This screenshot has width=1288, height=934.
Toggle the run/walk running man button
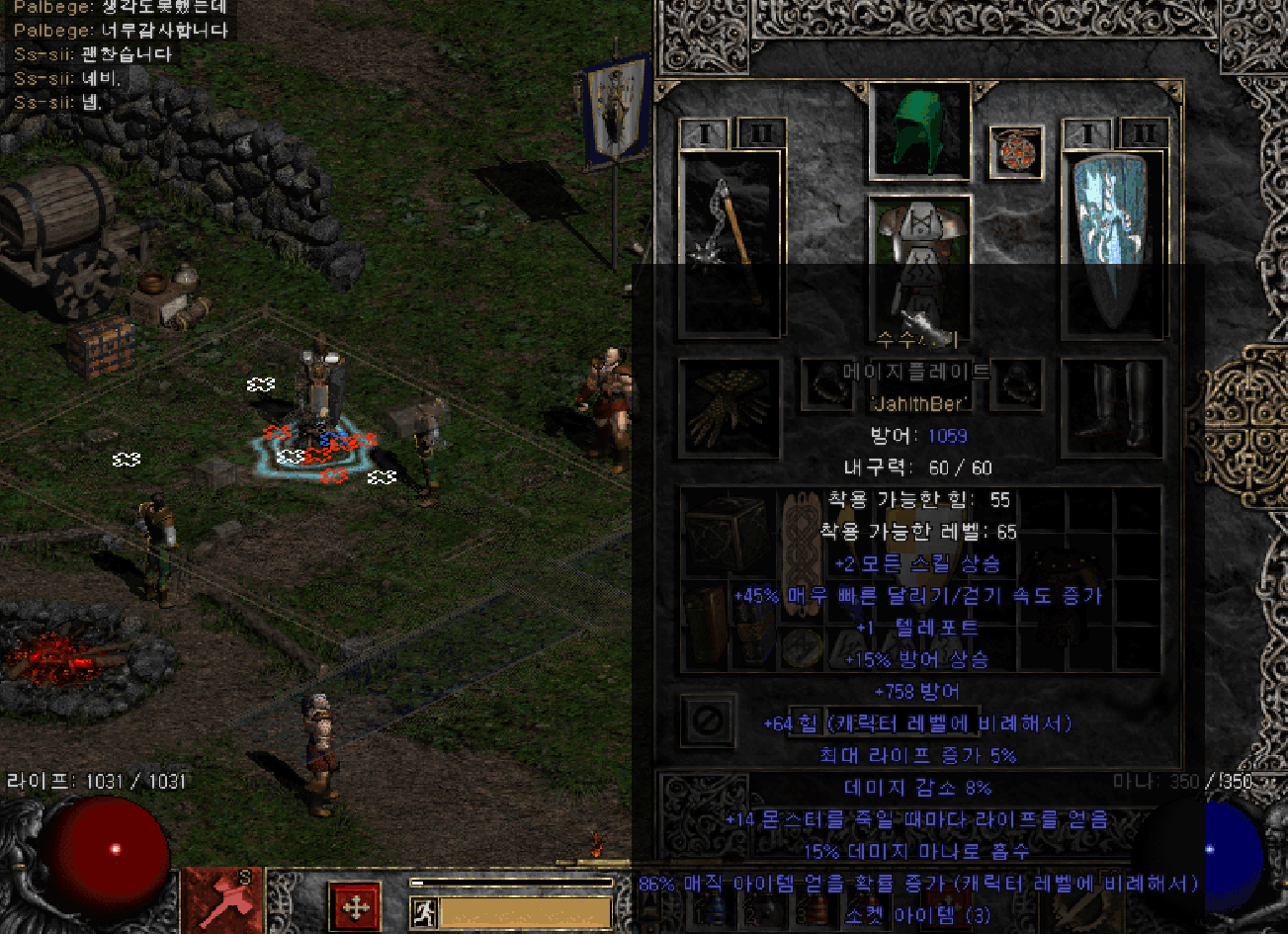click(424, 911)
